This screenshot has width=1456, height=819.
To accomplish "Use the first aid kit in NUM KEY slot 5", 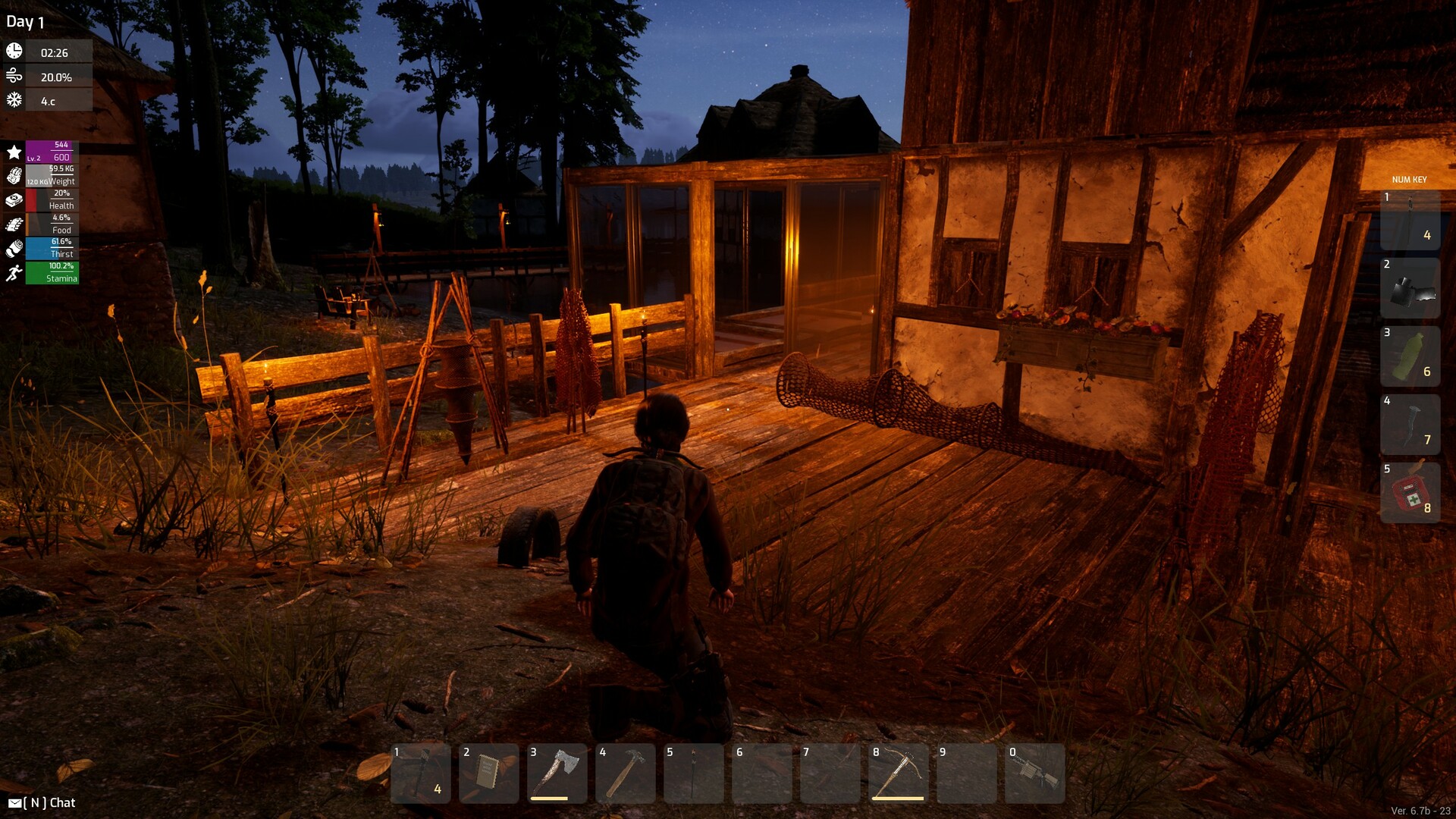I will coord(1409,489).
